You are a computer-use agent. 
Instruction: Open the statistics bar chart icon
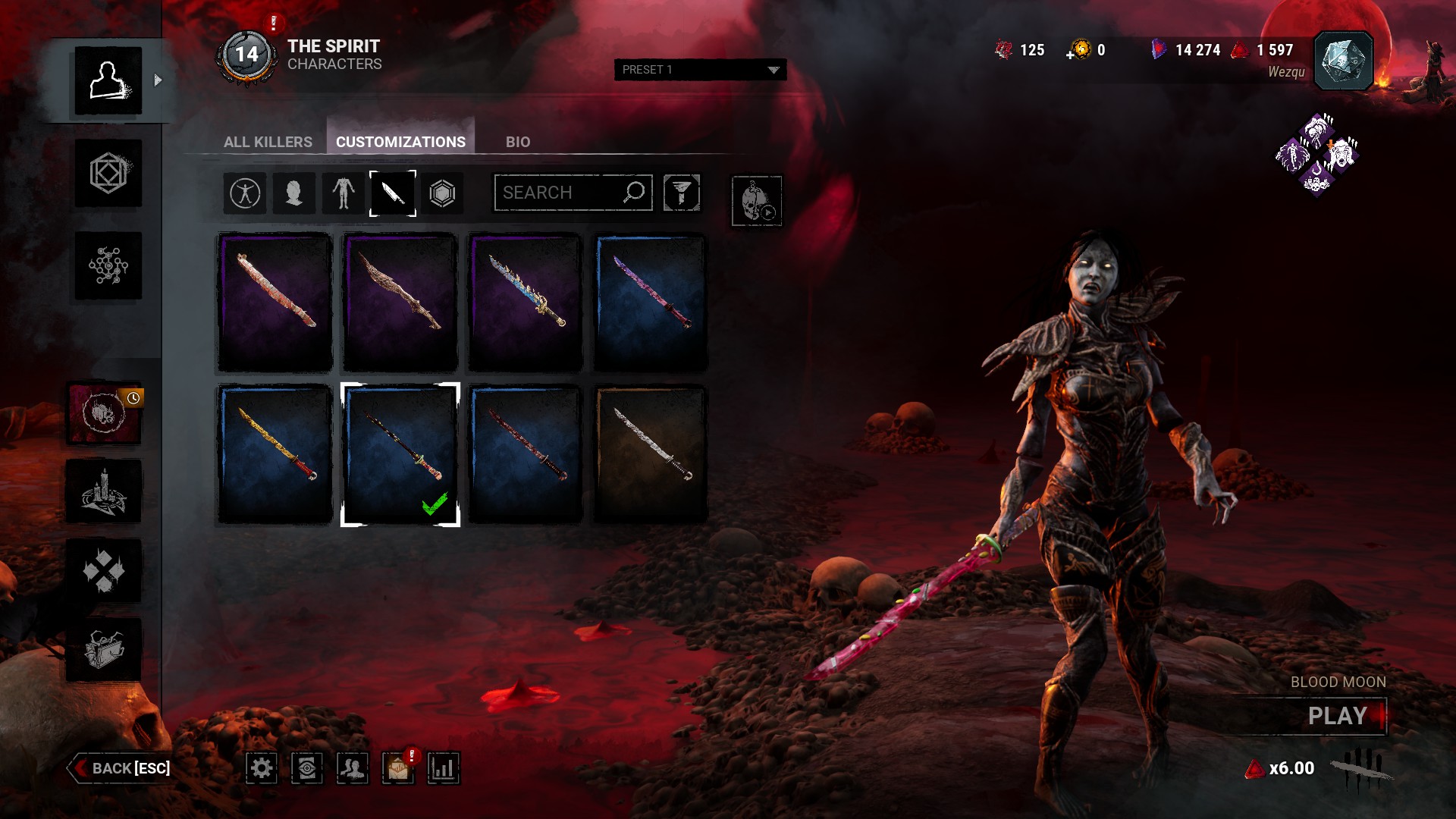[x=443, y=768]
